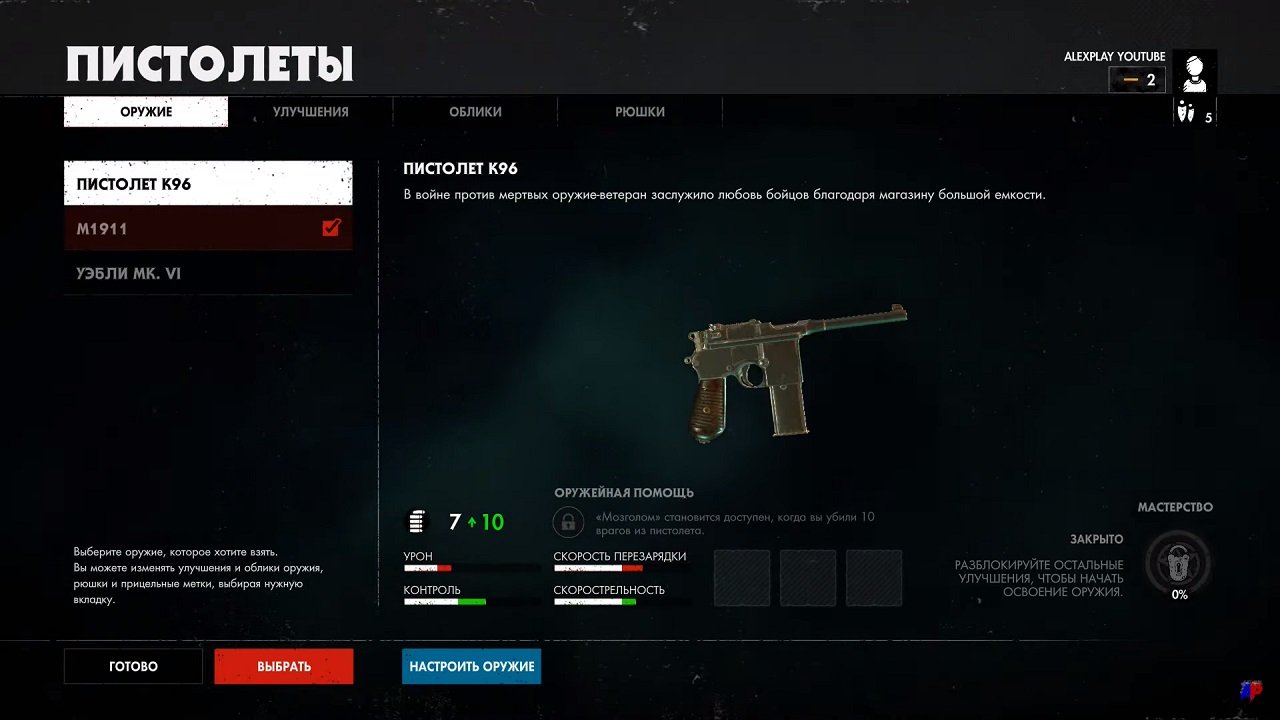The width and height of the screenshot is (1280, 720).
Task: Click the НАСТРОИТЬ ОРУЖИЕ button
Action: (471, 666)
